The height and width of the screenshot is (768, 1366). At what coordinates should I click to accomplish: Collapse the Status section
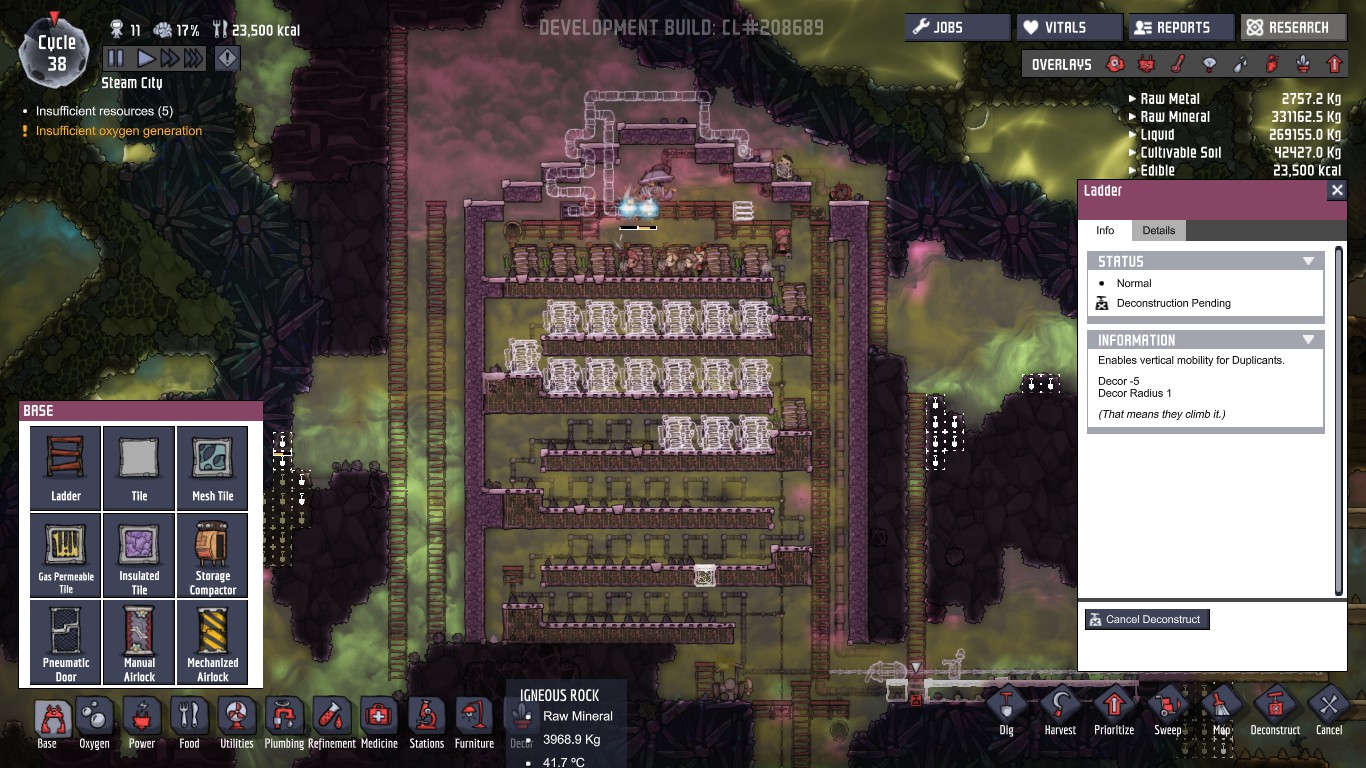pyautogui.click(x=1307, y=261)
